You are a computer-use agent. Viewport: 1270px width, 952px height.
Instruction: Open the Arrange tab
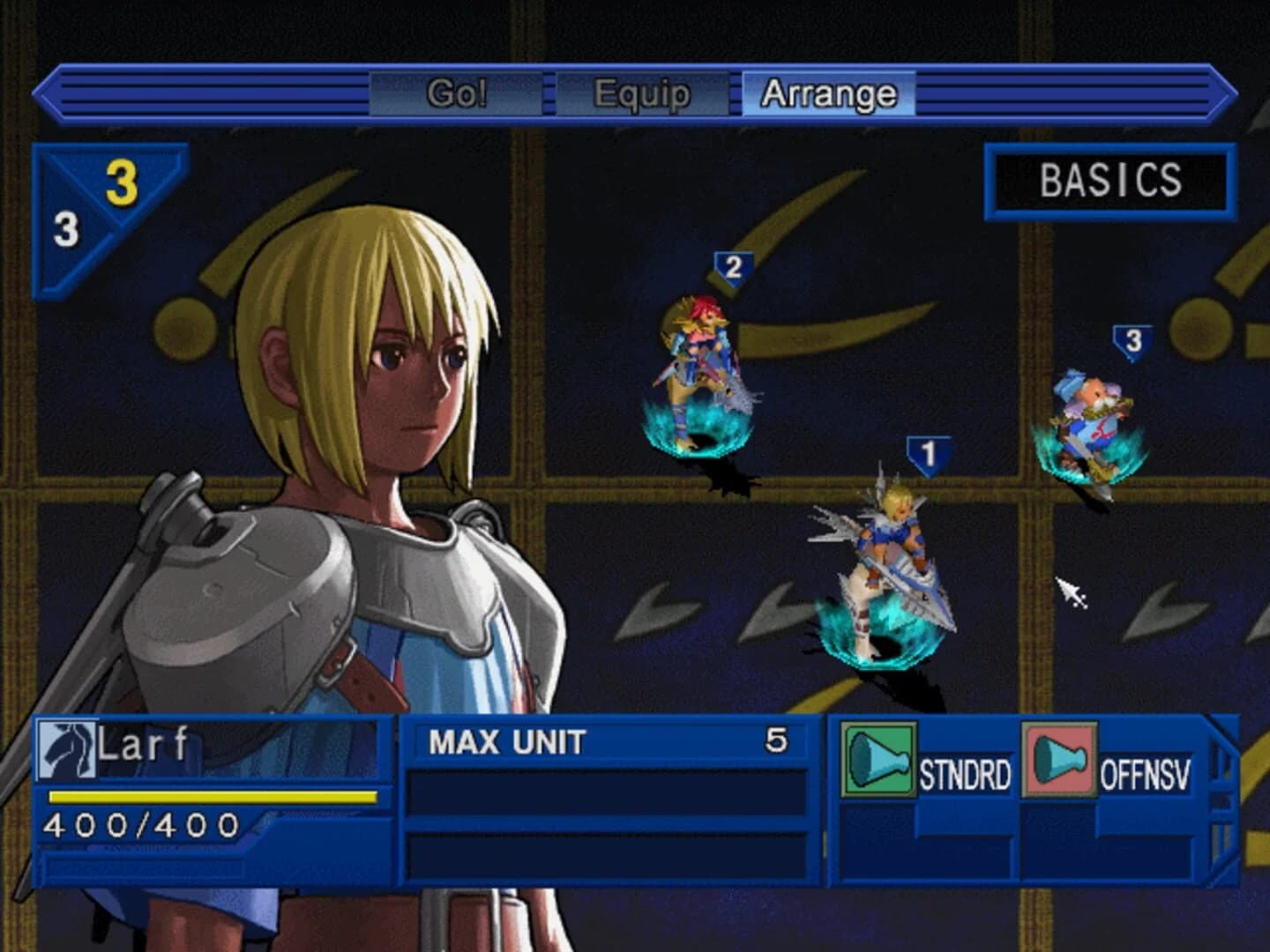click(x=830, y=92)
